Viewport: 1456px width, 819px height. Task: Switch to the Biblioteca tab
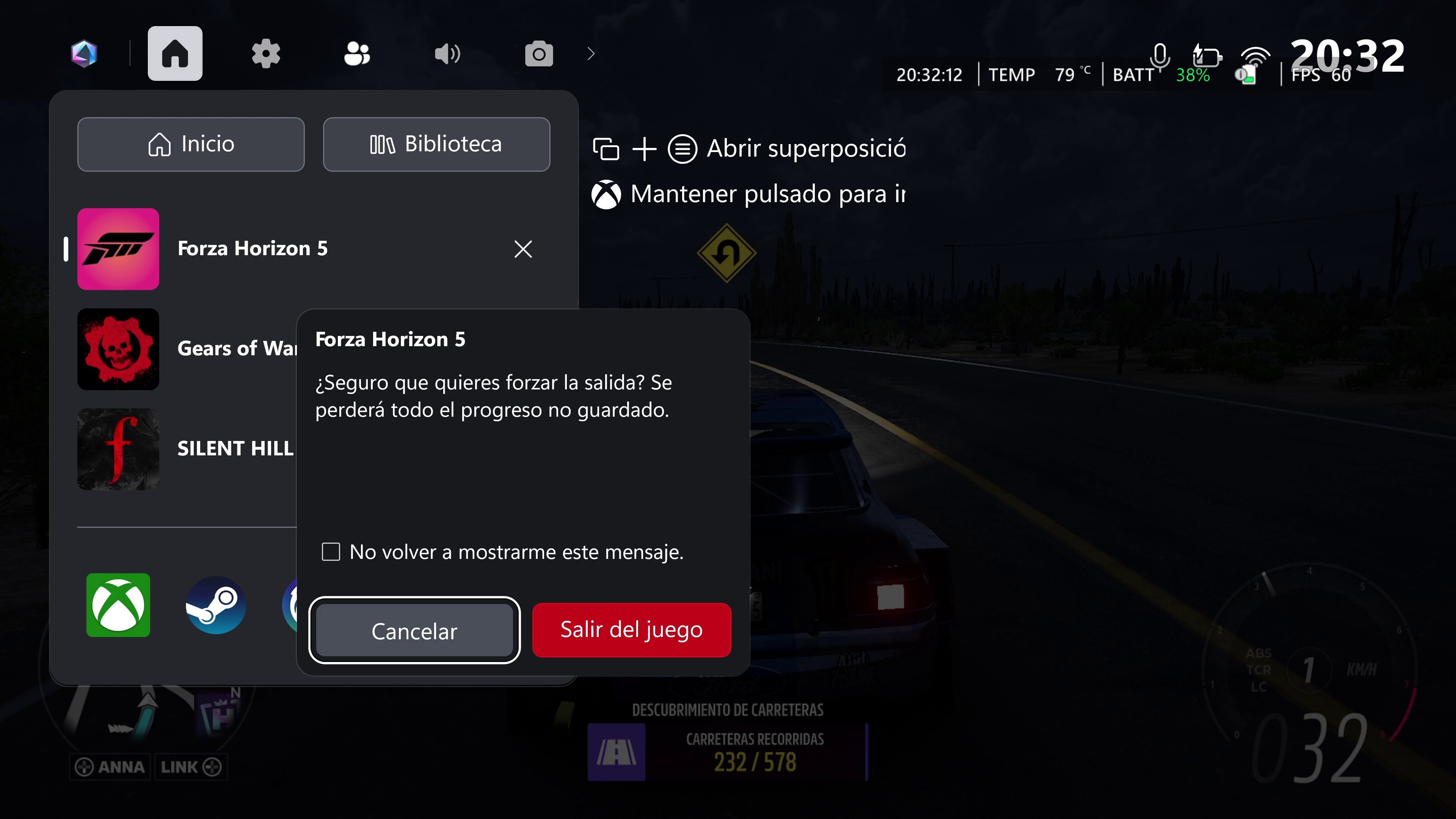click(x=436, y=144)
